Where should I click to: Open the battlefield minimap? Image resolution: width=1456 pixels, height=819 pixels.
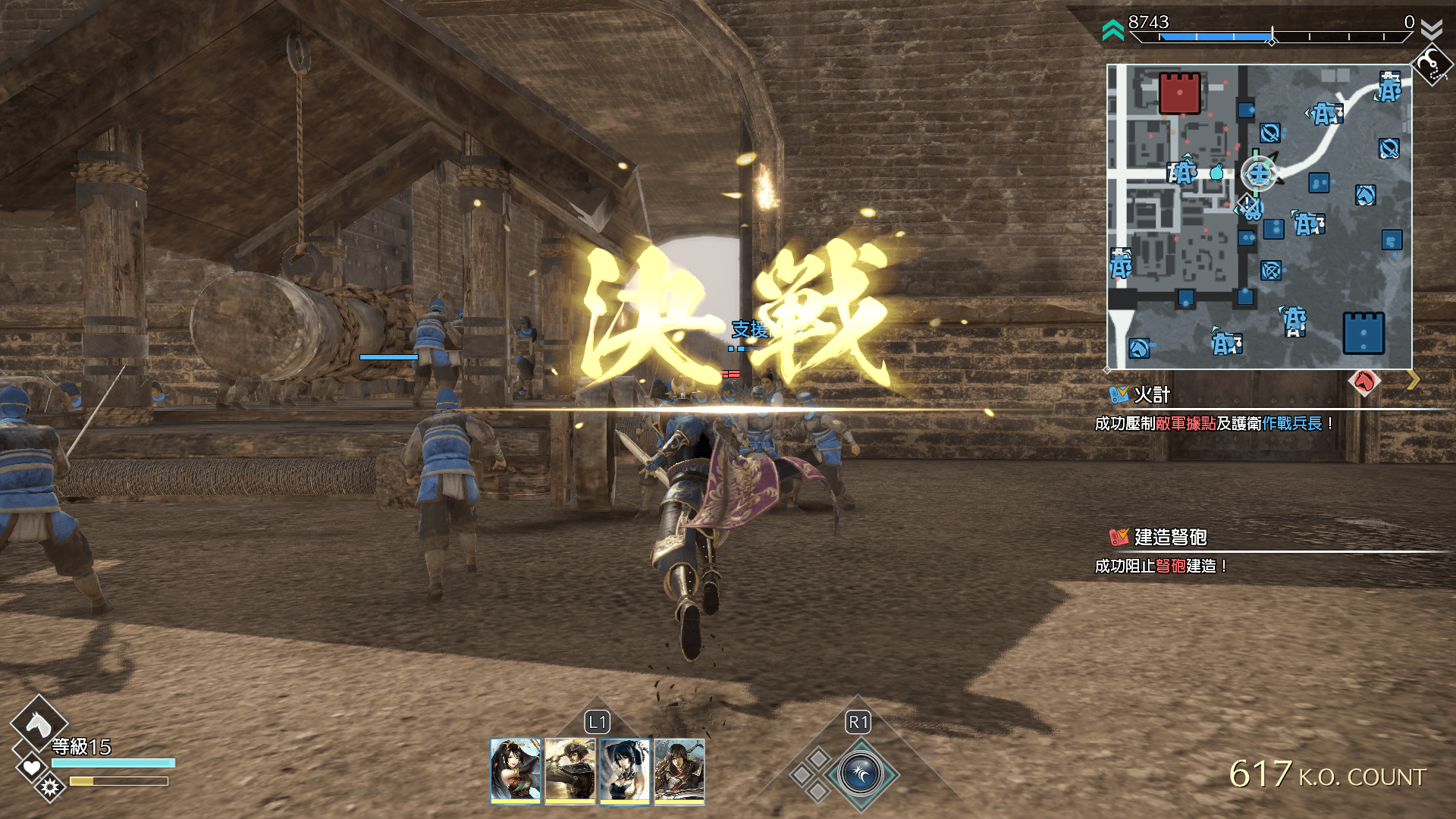pos(1259,217)
